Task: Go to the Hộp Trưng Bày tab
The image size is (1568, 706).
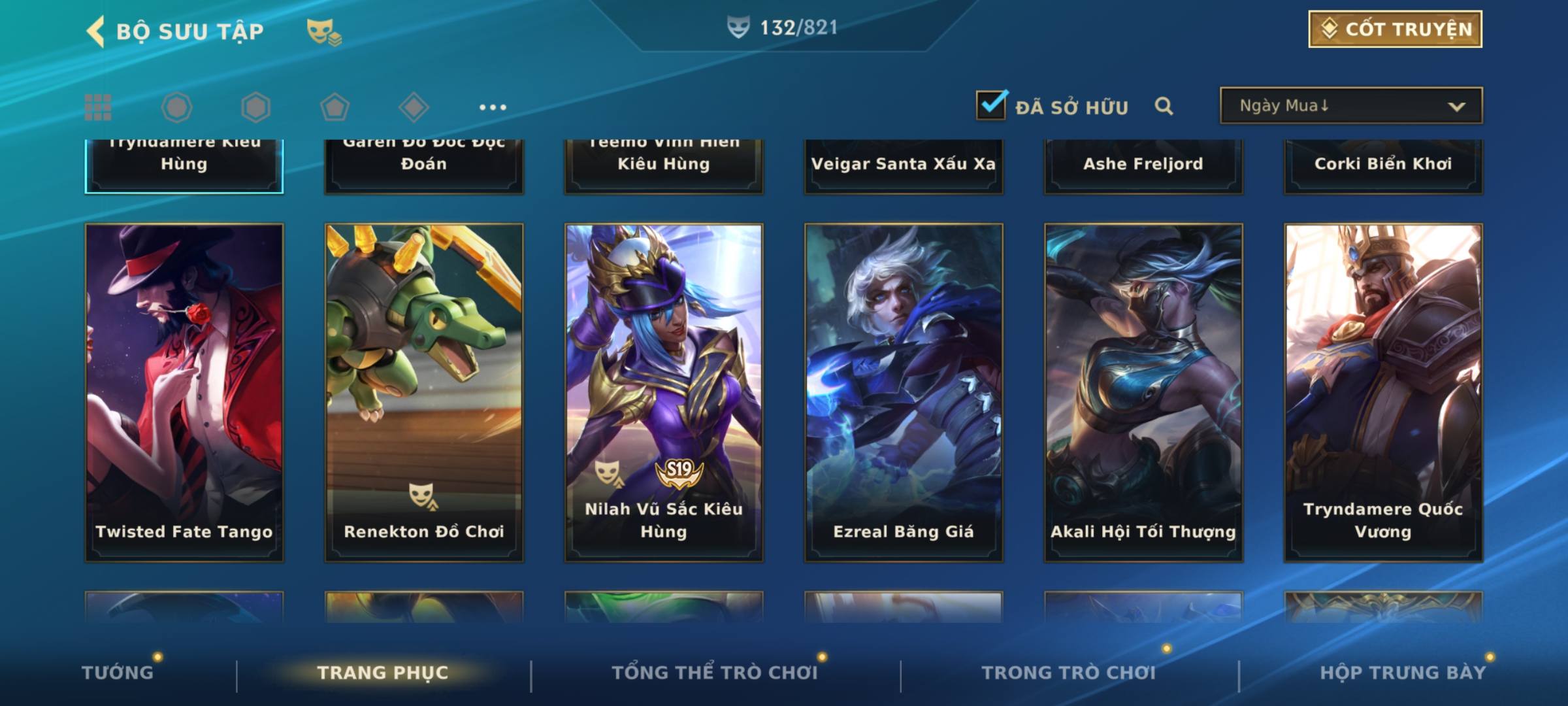Action: coord(1403,672)
